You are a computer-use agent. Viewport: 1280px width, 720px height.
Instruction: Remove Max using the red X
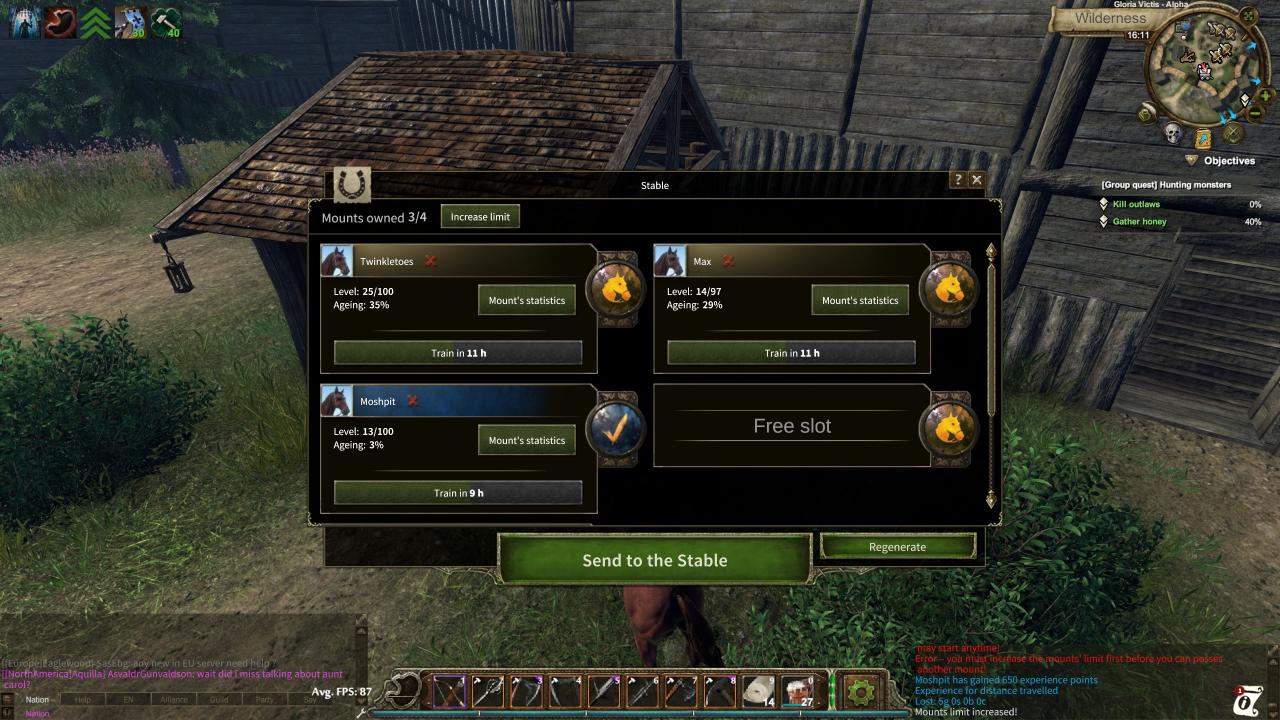pyautogui.click(x=728, y=261)
